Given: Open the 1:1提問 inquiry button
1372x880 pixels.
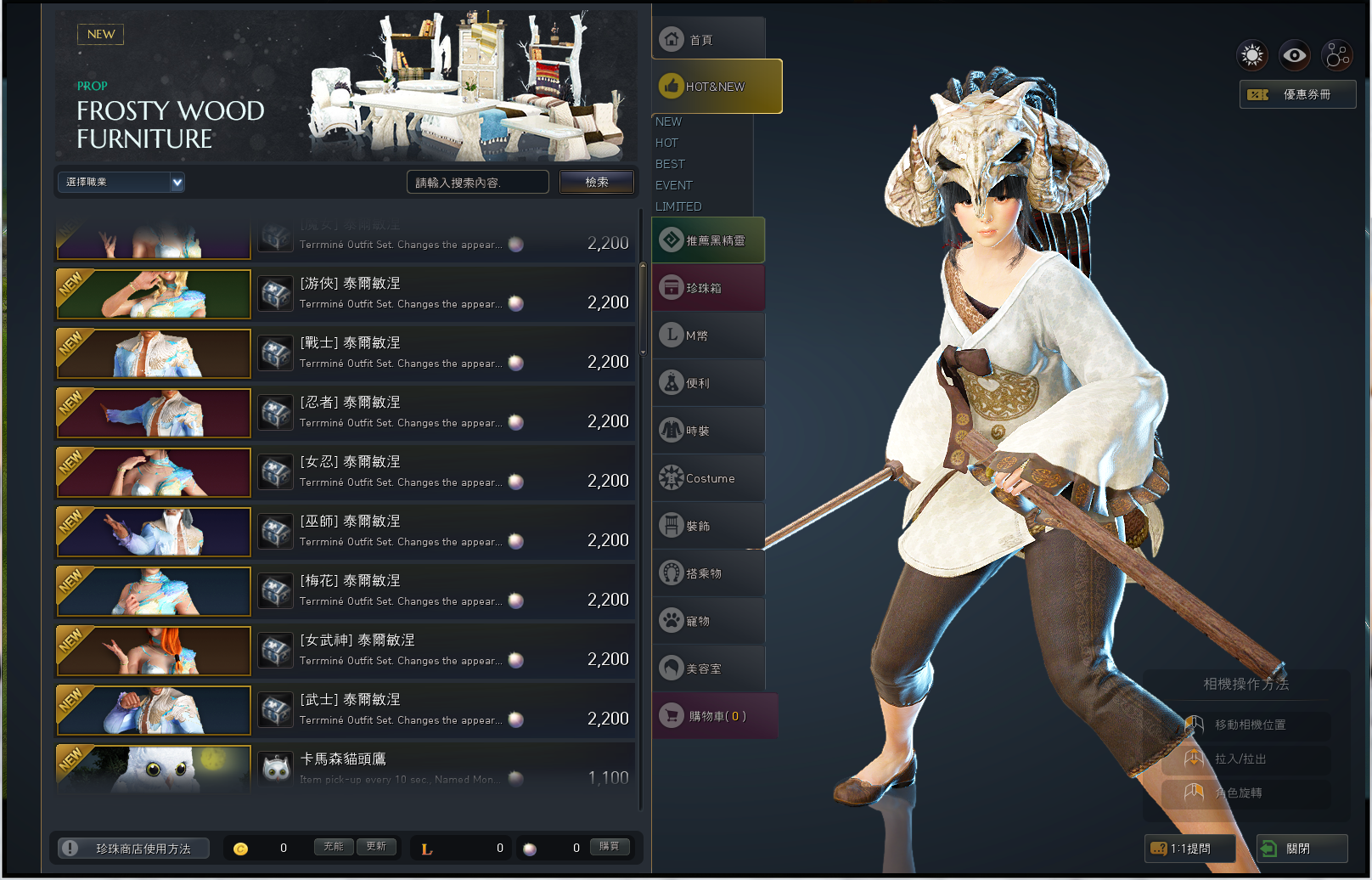Looking at the screenshot, I should click(x=1189, y=848).
